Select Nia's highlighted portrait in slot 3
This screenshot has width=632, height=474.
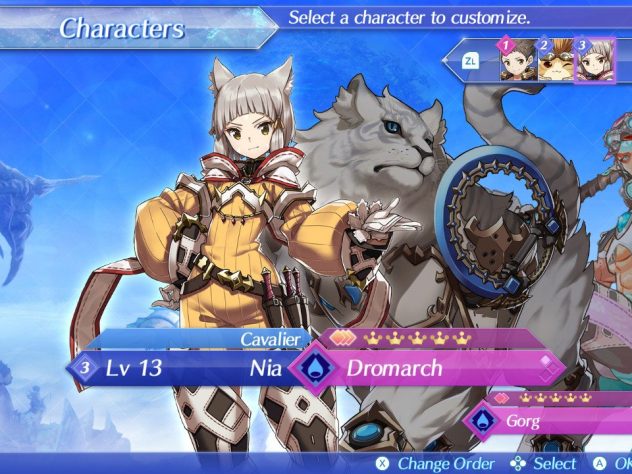tap(597, 63)
